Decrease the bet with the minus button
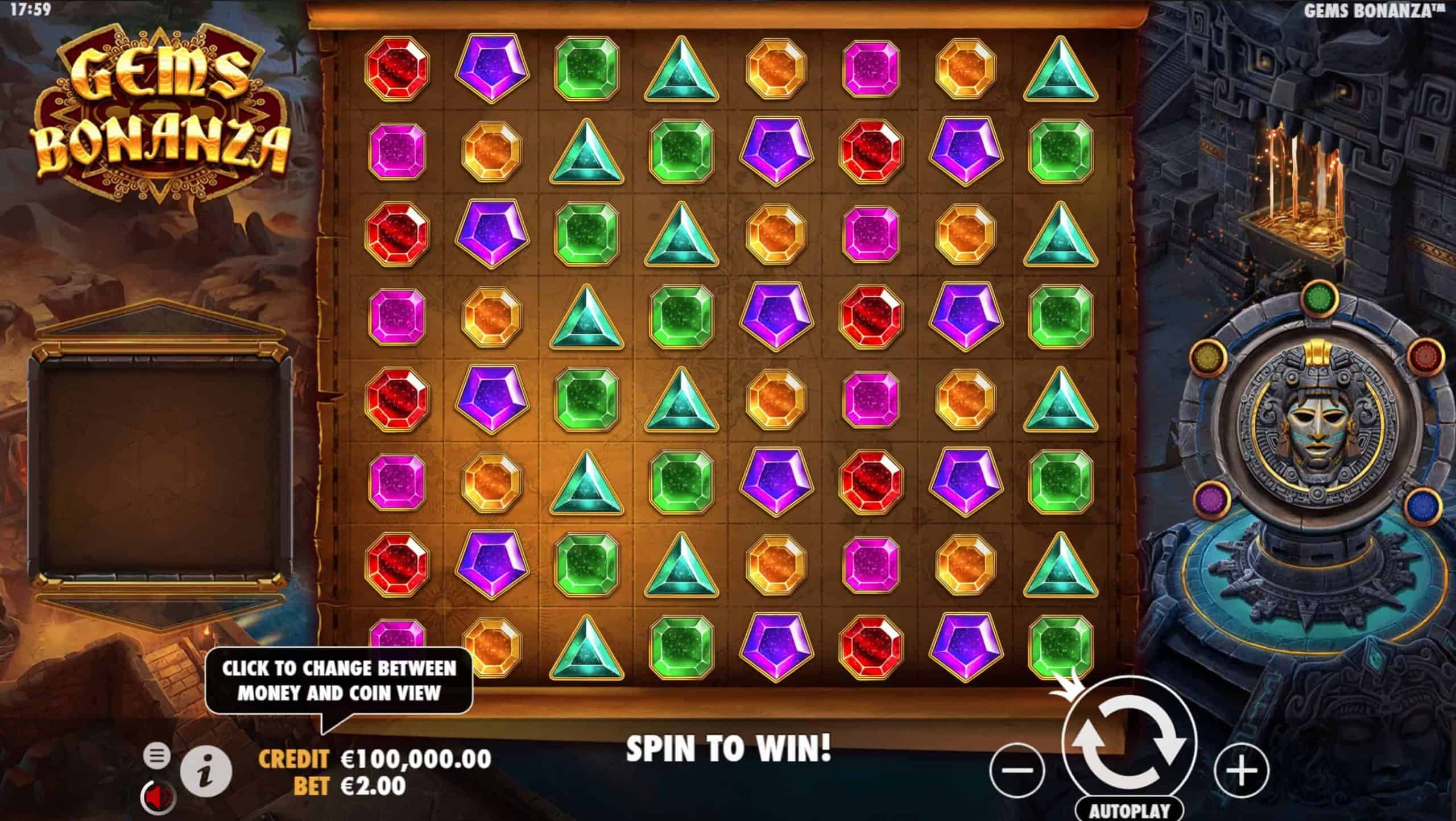1456x821 pixels. 1017,770
